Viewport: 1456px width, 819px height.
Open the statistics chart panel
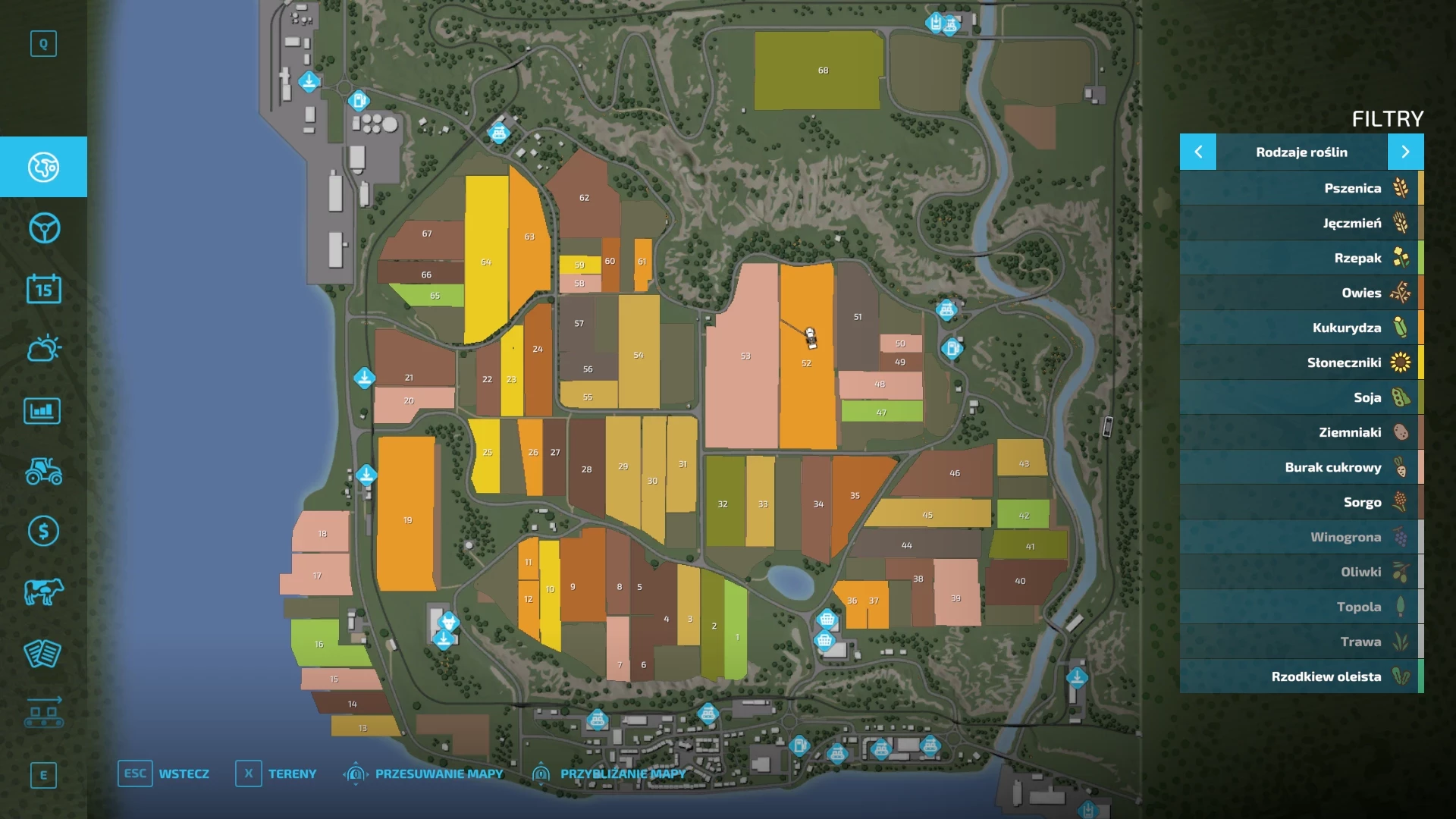(x=43, y=410)
